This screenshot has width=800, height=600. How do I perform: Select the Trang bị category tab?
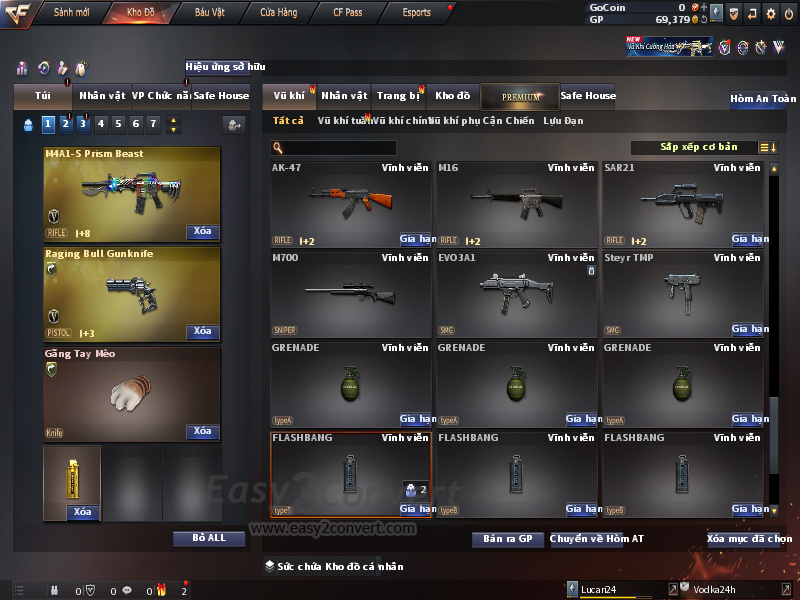(398, 96)
